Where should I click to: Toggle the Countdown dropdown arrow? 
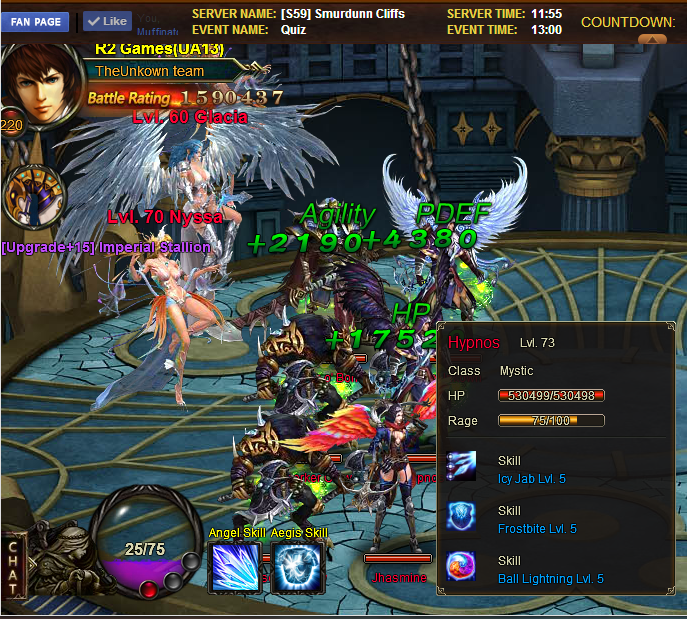point(651,40)
